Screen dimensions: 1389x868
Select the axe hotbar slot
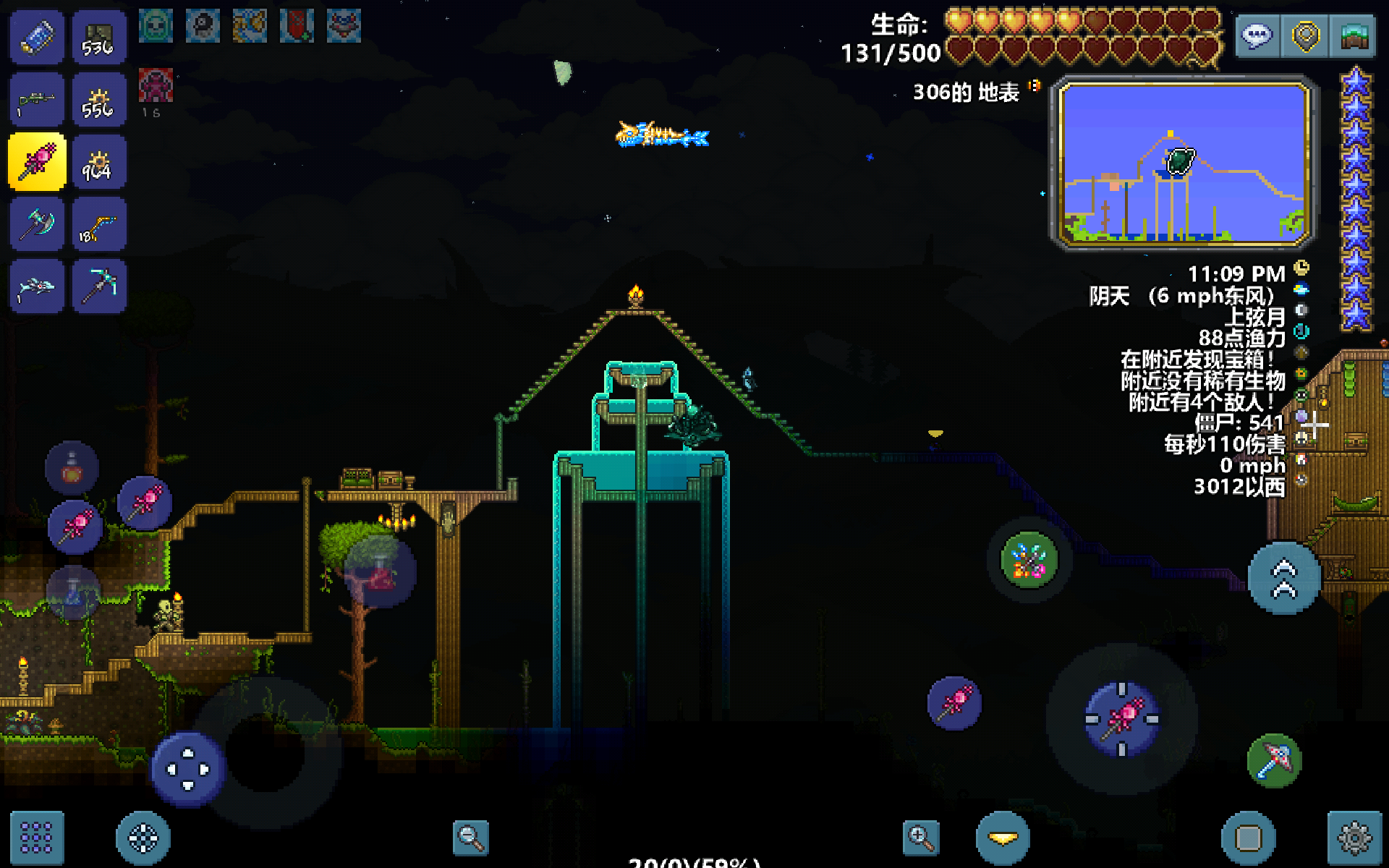click(x=36, y=225)
